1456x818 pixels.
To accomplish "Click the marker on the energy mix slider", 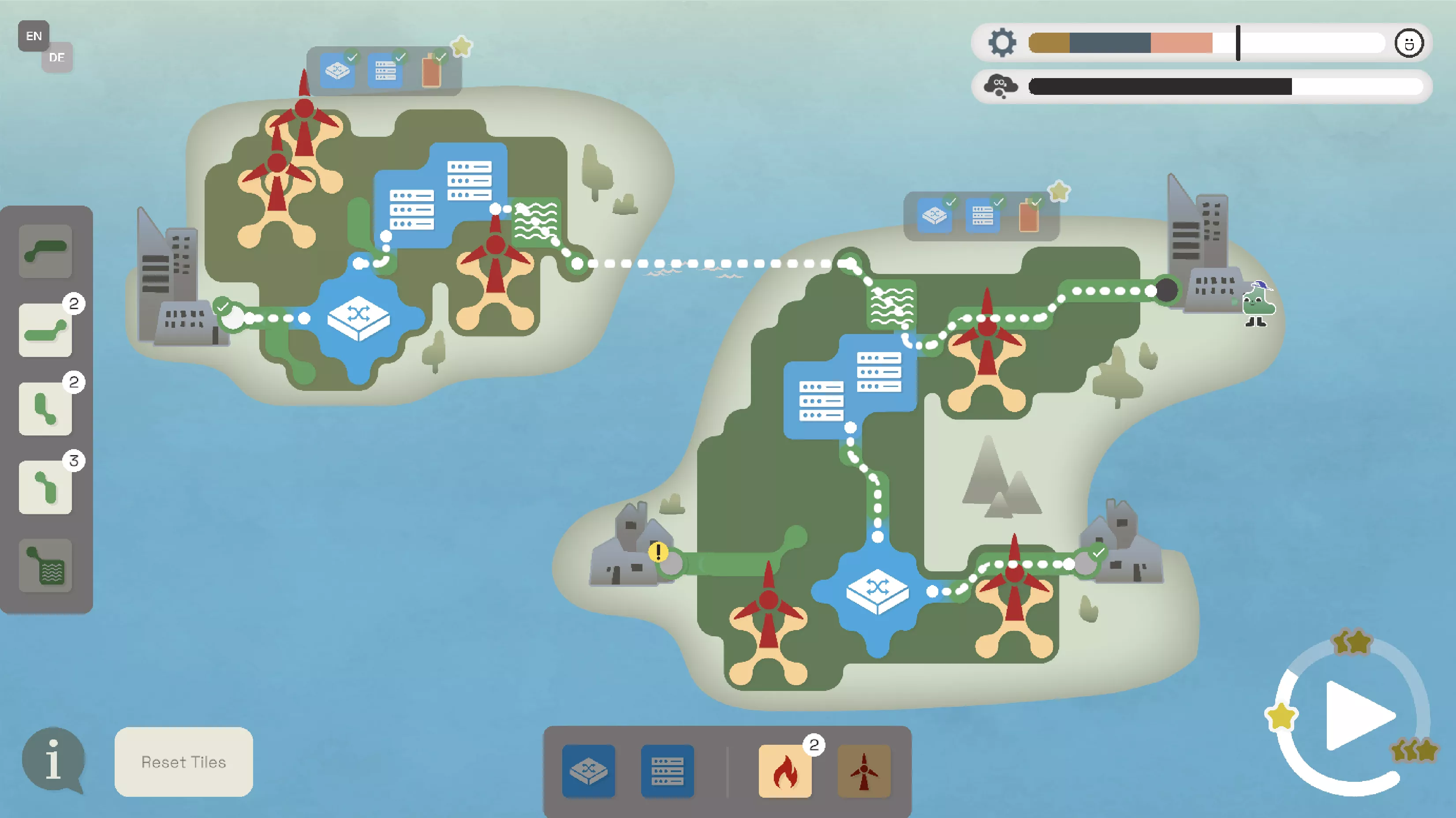I will point(1238,43).
